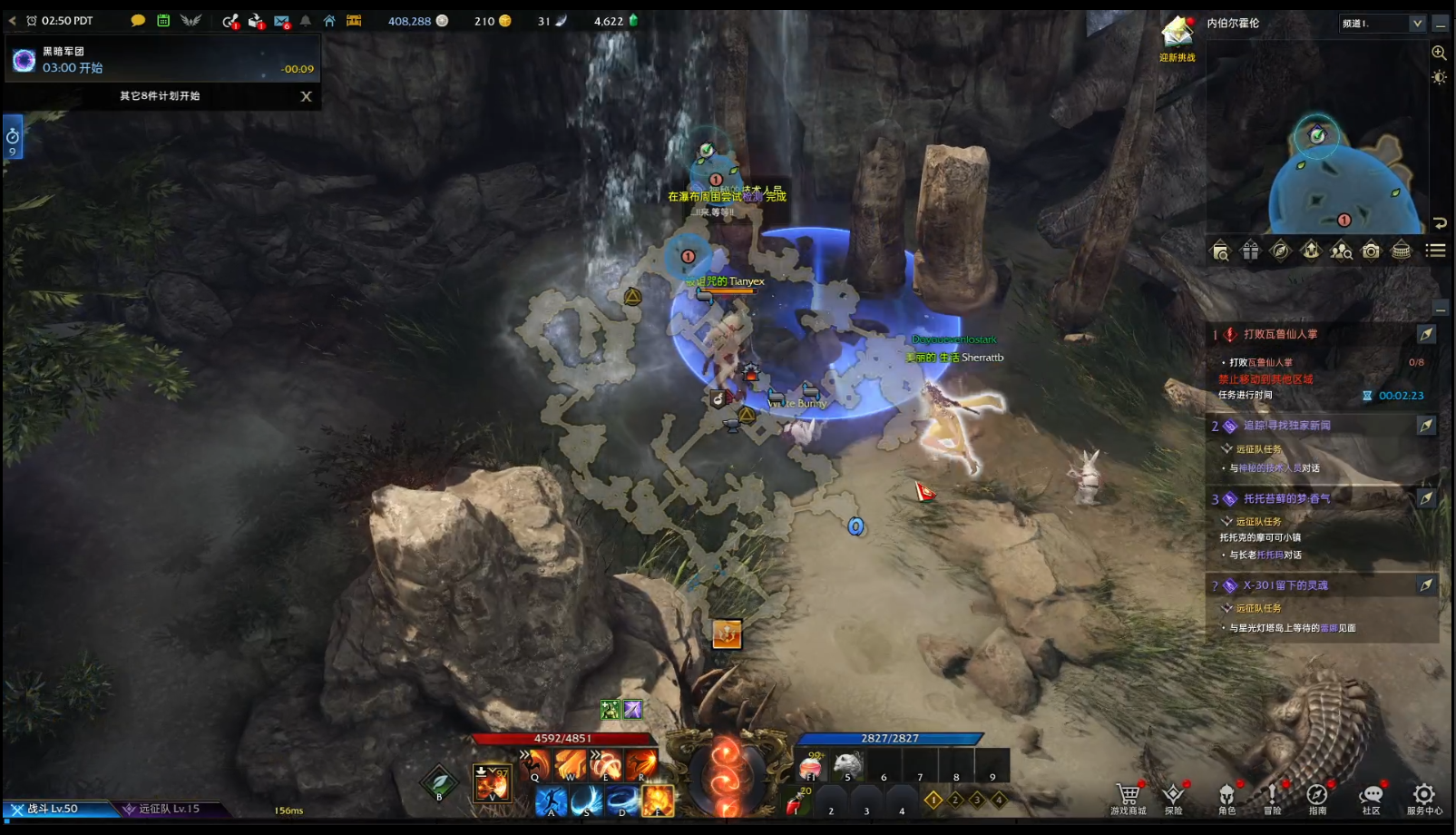The height and width of the screenshot is (835, 1456).
Task: Select the X-301留下的灵魂 quest entry
Action: click(x=1285, y=585)
